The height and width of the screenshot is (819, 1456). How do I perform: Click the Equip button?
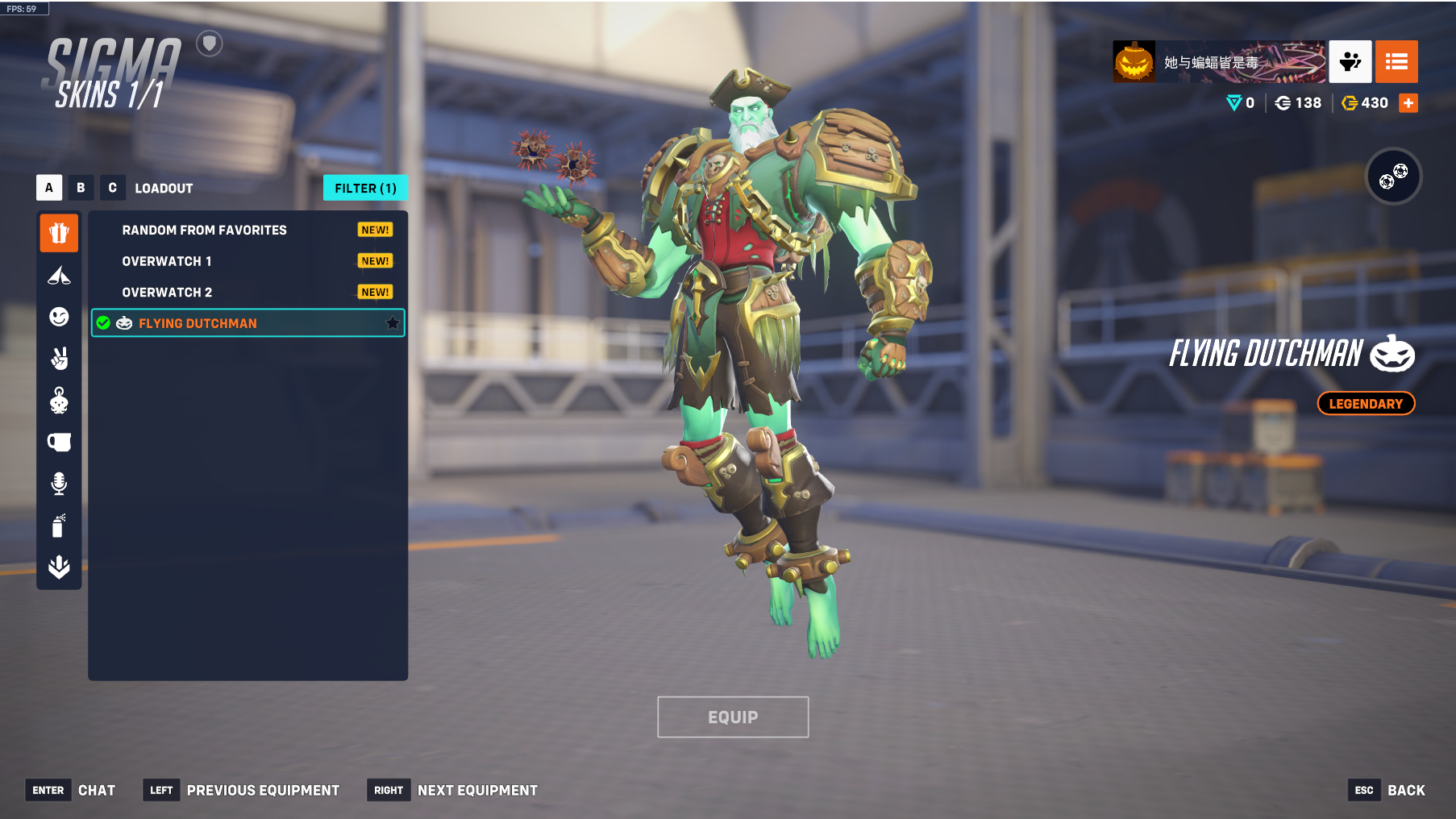(x=733, y=717)
